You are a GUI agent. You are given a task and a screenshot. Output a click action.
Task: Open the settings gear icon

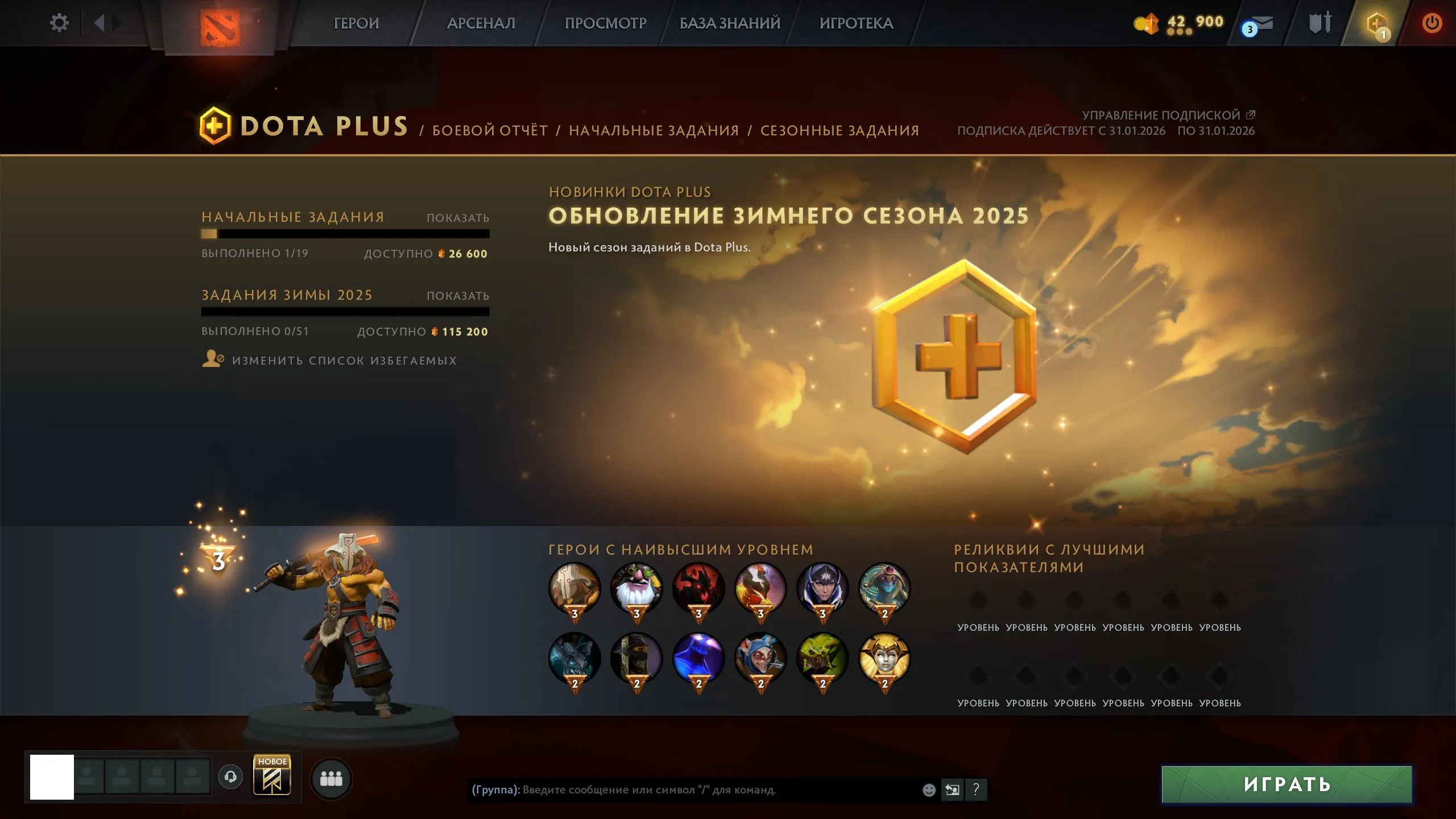click(x=59, y=23)
